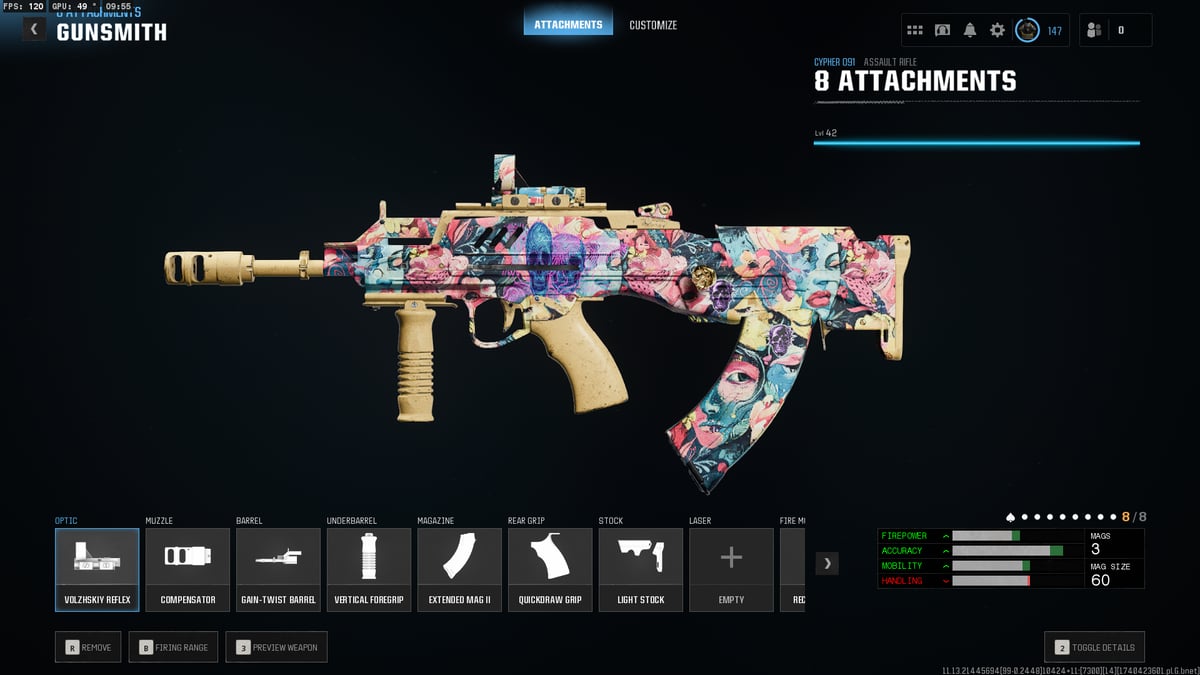Viewport: 1200px width, 675px height.
Task: Add an attachment to the empty Laser slot
Action: [x=731, y=569]
